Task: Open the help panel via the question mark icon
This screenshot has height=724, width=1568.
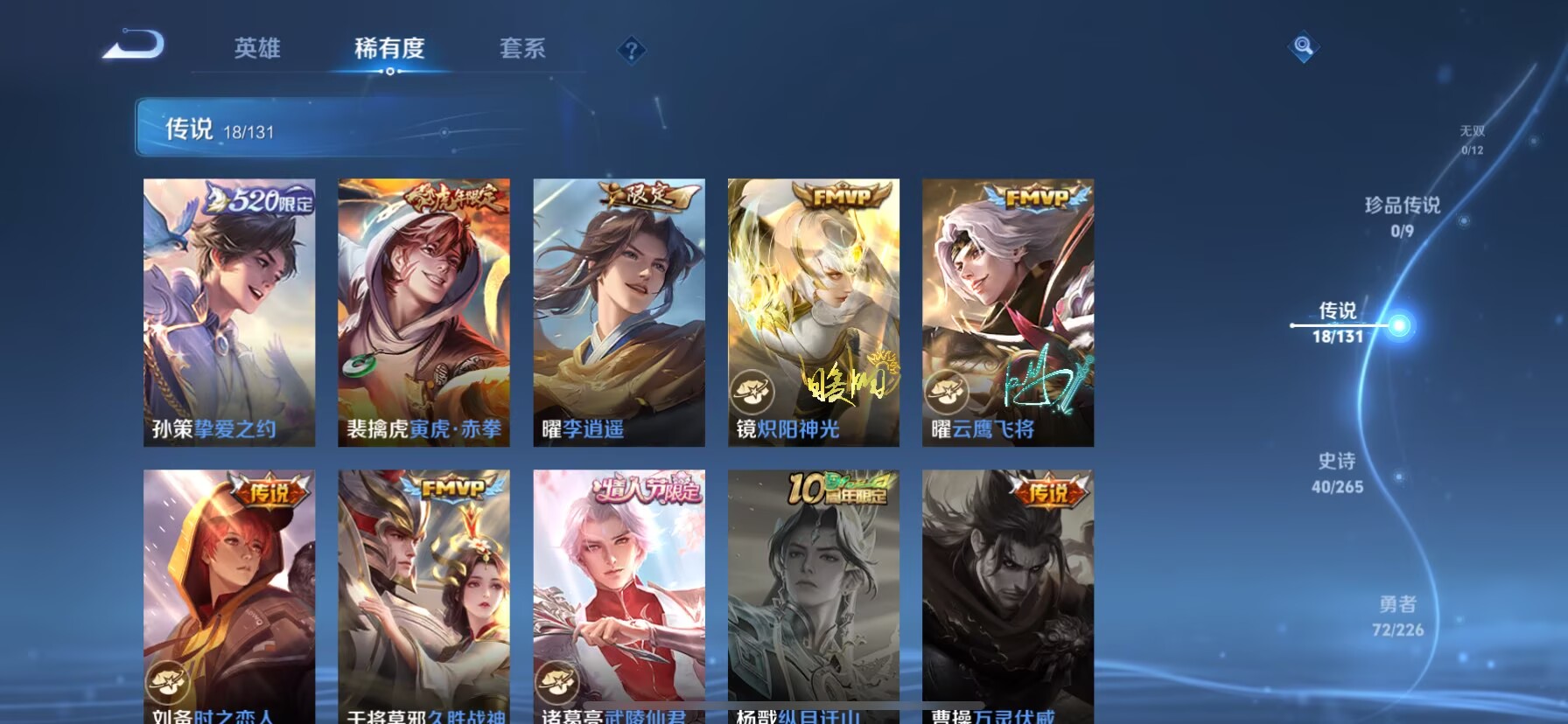Action: [x=630, y=50]
